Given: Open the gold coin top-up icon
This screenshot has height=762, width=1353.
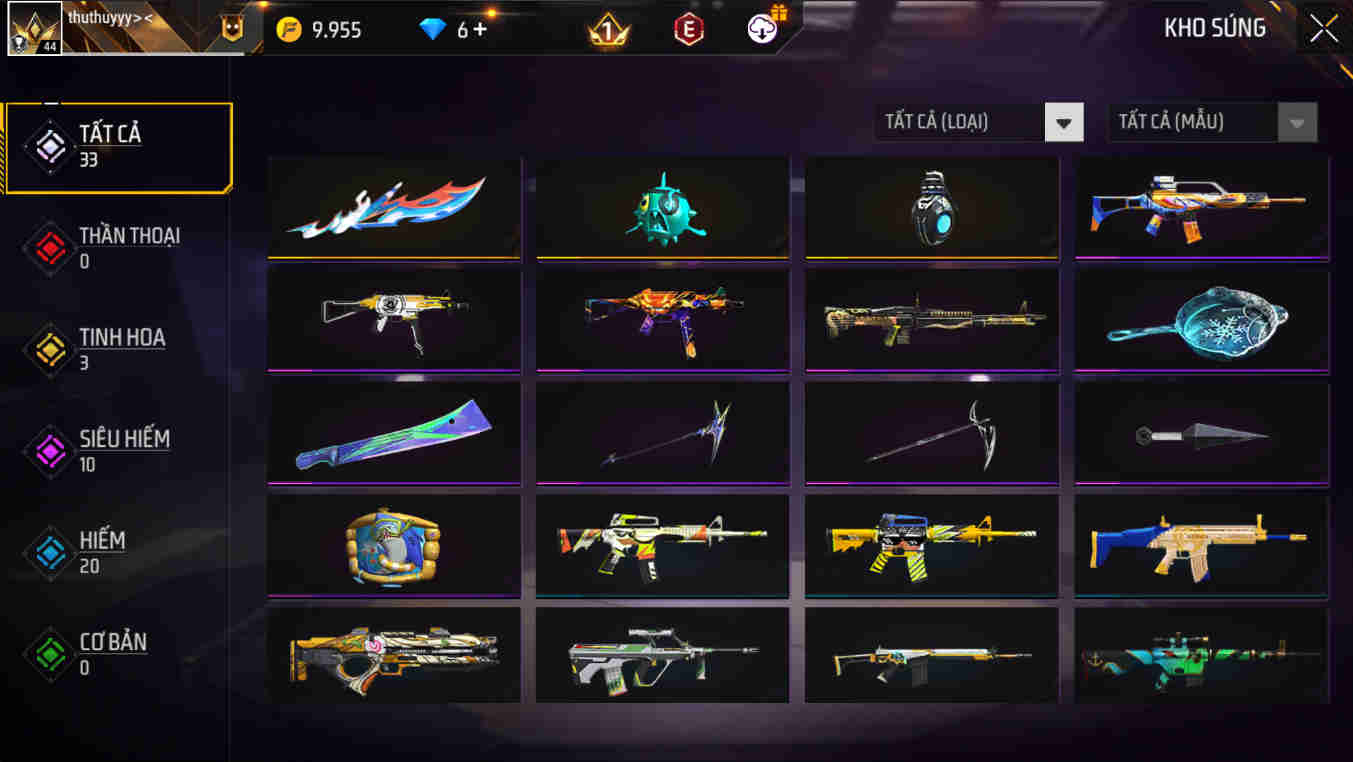Looking at the screenshot, I should pos(289,29).
